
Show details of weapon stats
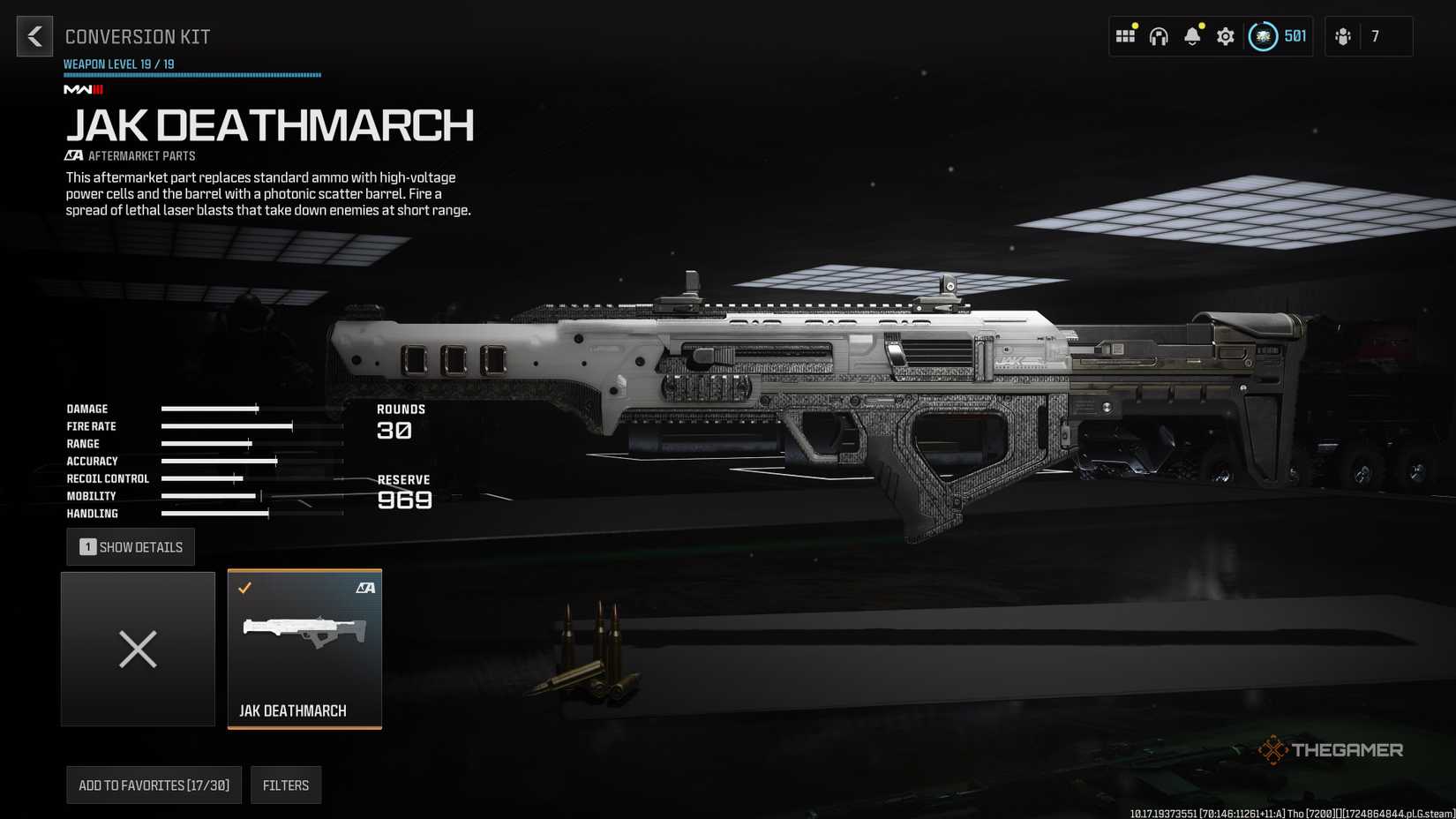tap(131, 547)
